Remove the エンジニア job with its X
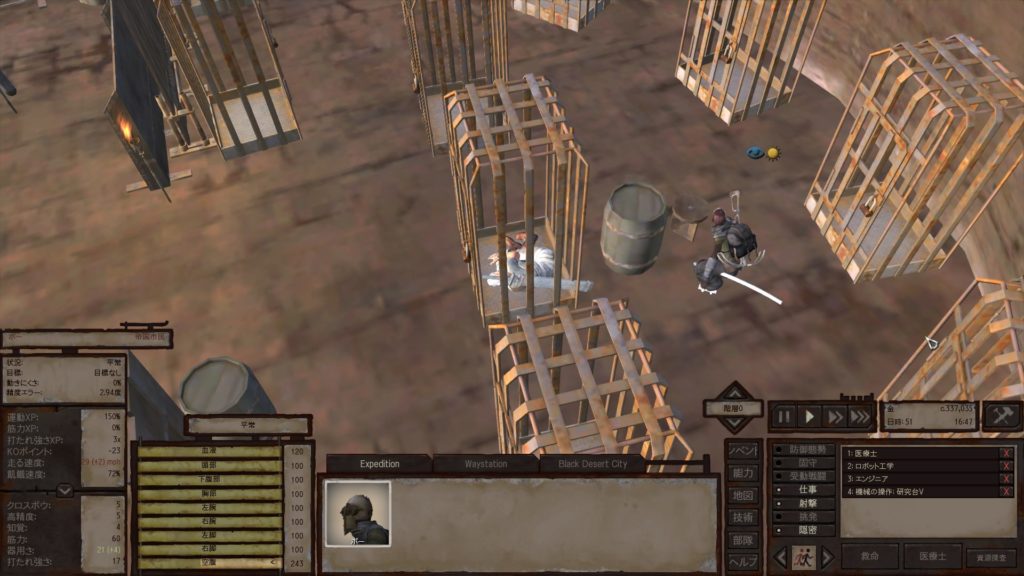The width and height of the screenshot is (1024, 576). point(1006,479)
